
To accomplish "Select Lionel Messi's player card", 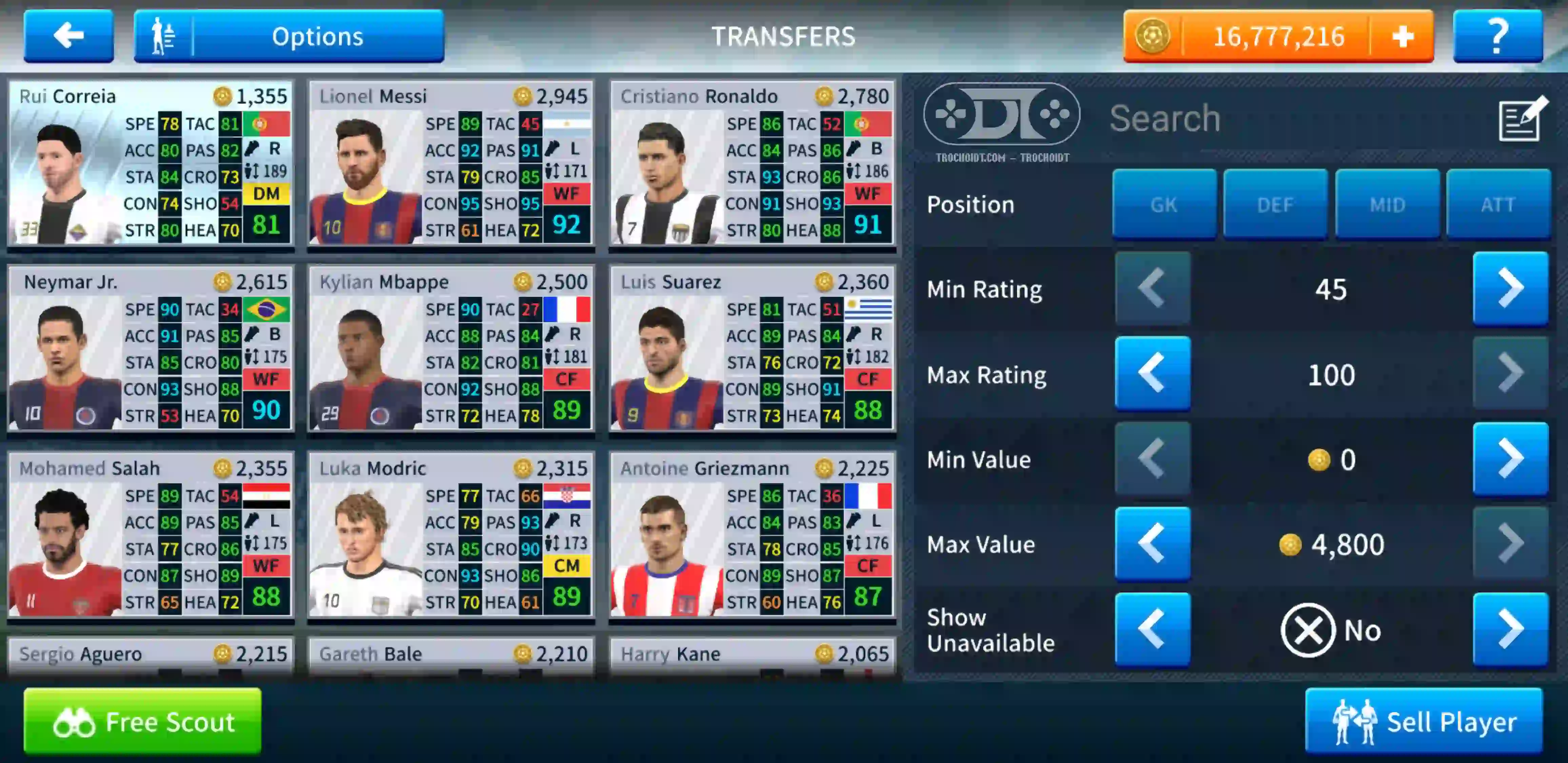I will [451, 164].
